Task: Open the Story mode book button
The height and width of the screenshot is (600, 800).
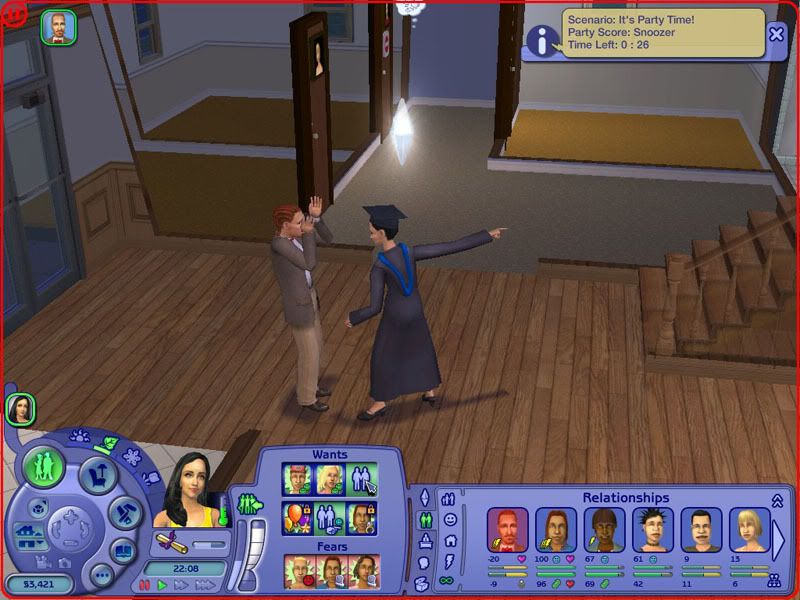Action: [123, 551]
